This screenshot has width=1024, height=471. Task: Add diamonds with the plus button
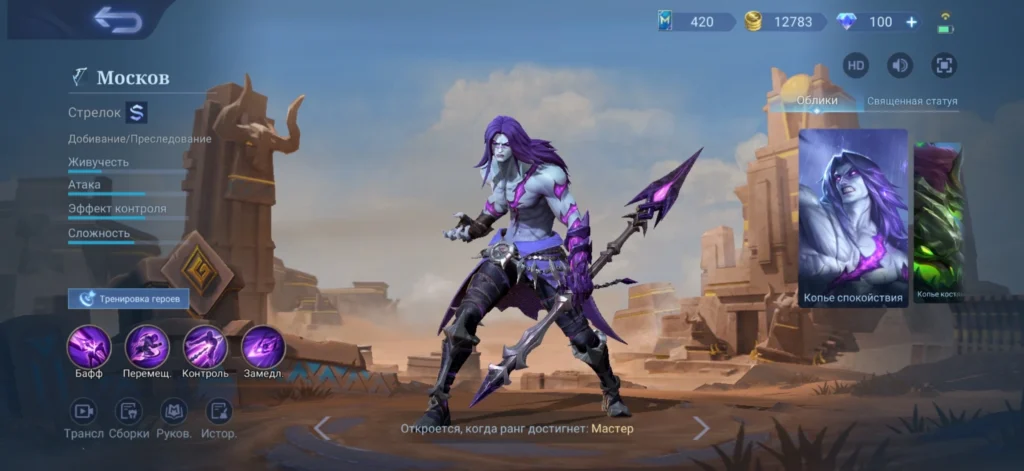click(x=911, y=22)
